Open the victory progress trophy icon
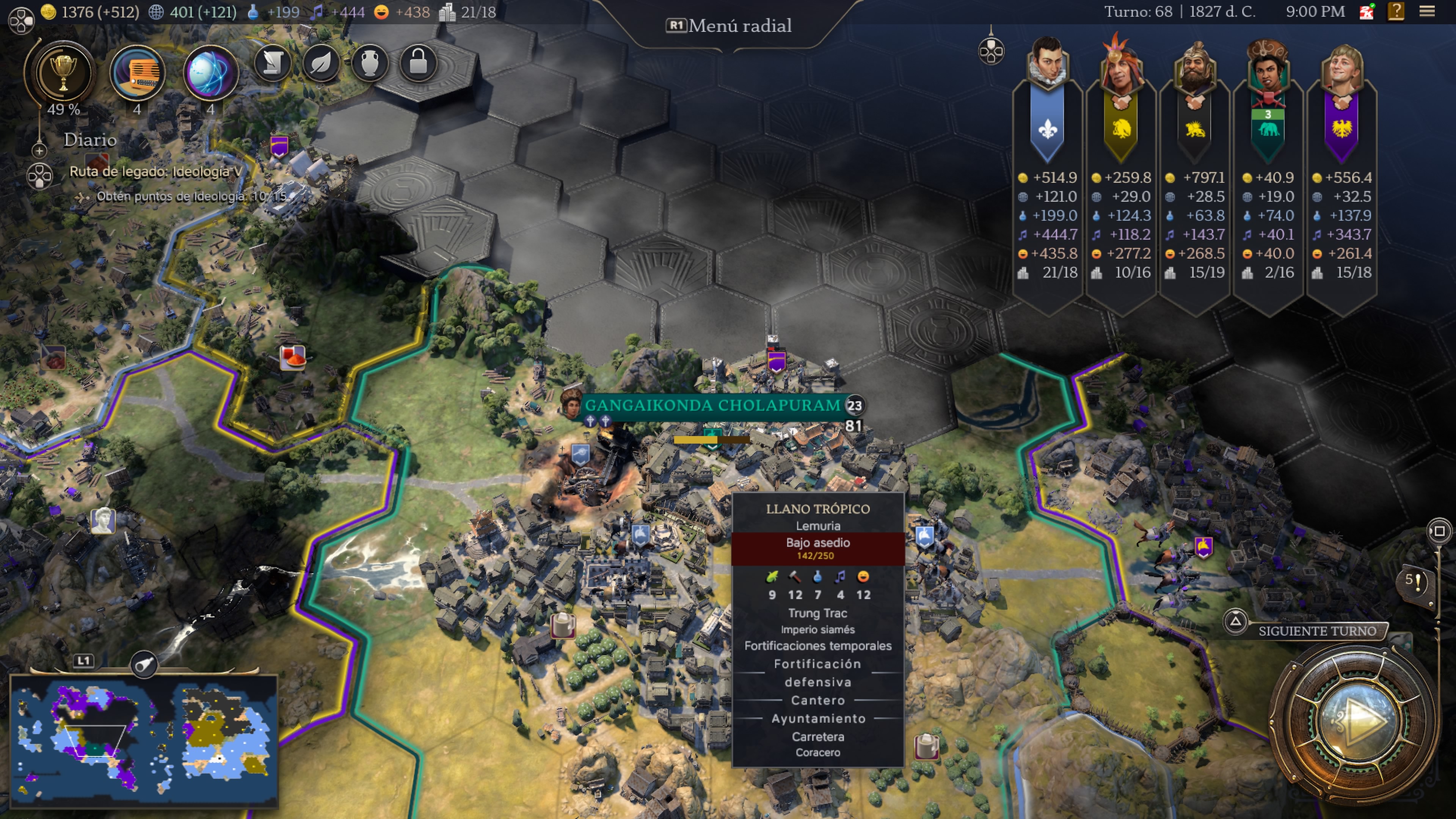The width and height of the screenshot is (1456, 819). (63, 72)
